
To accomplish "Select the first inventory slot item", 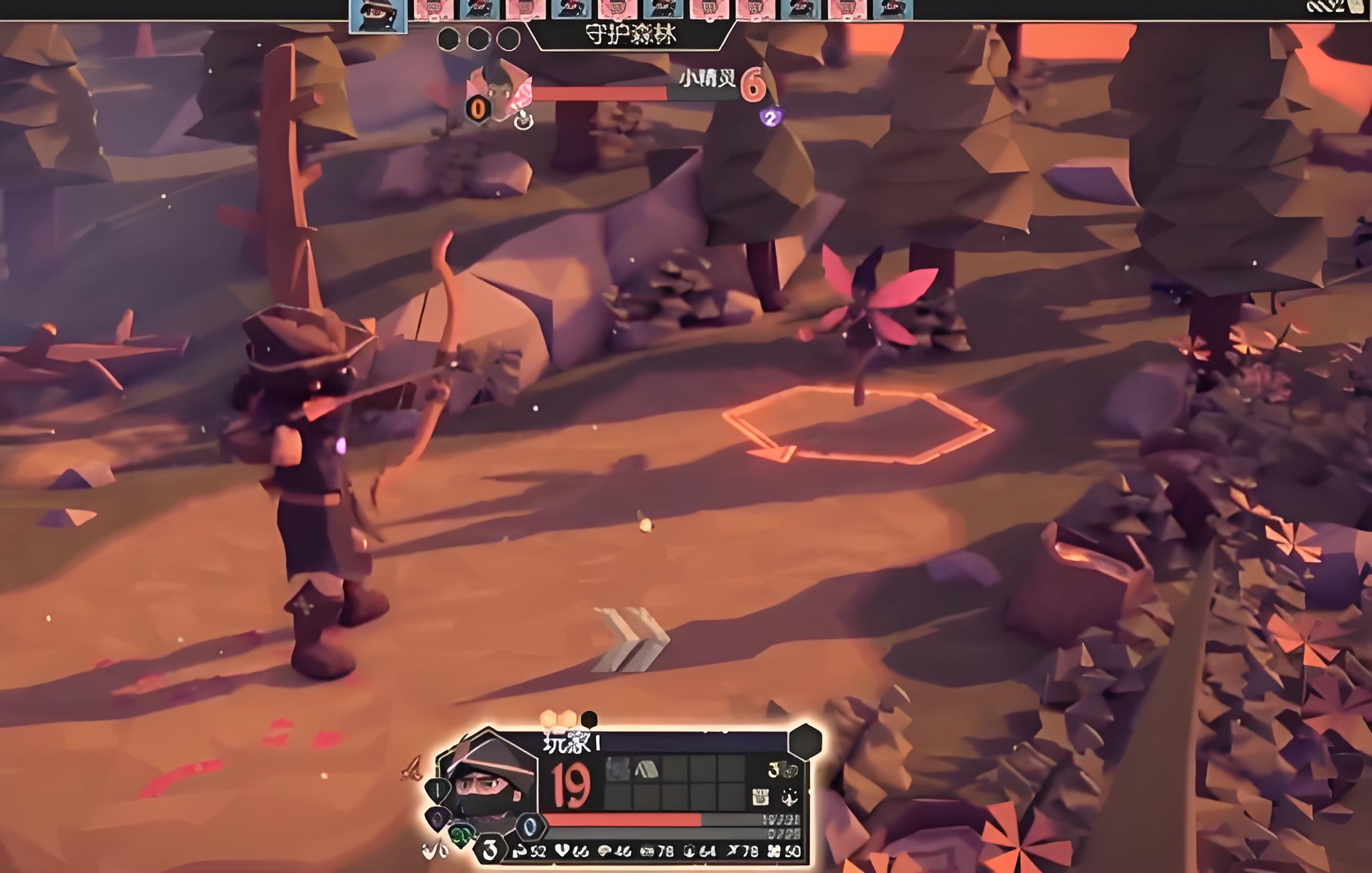I will tap(617, 769).
